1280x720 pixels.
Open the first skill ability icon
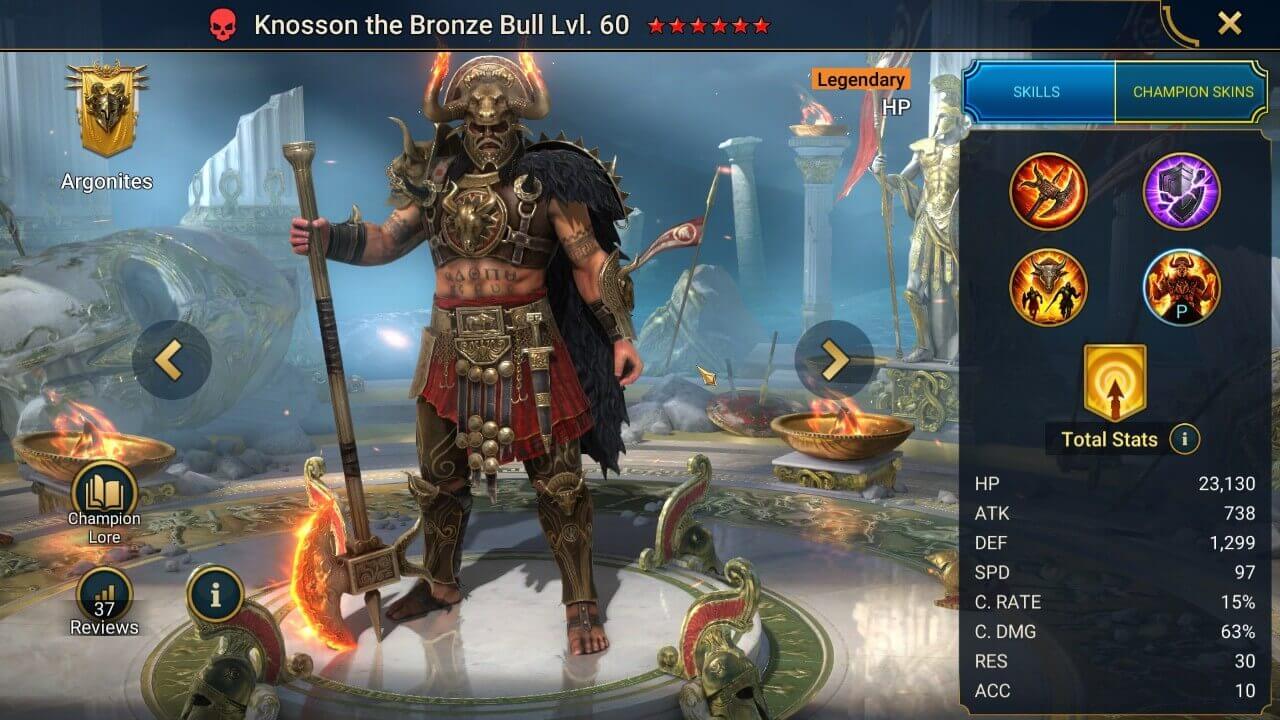pyautogui.click(x=1049, y=189)
